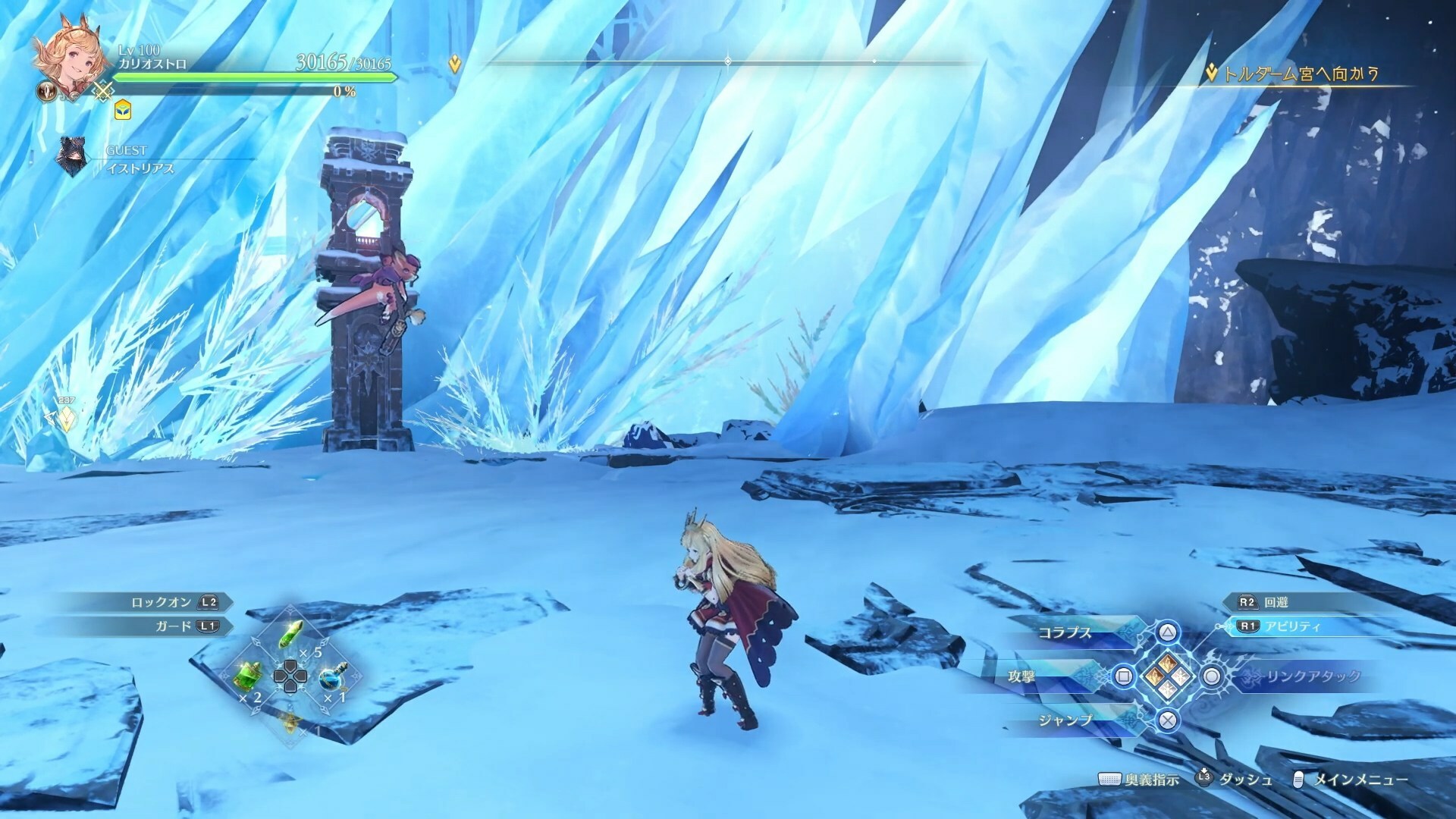Open the quest objective tracker for トルダーム宮へ向かう
1456x819 pixels.
tap(1300, 74)
